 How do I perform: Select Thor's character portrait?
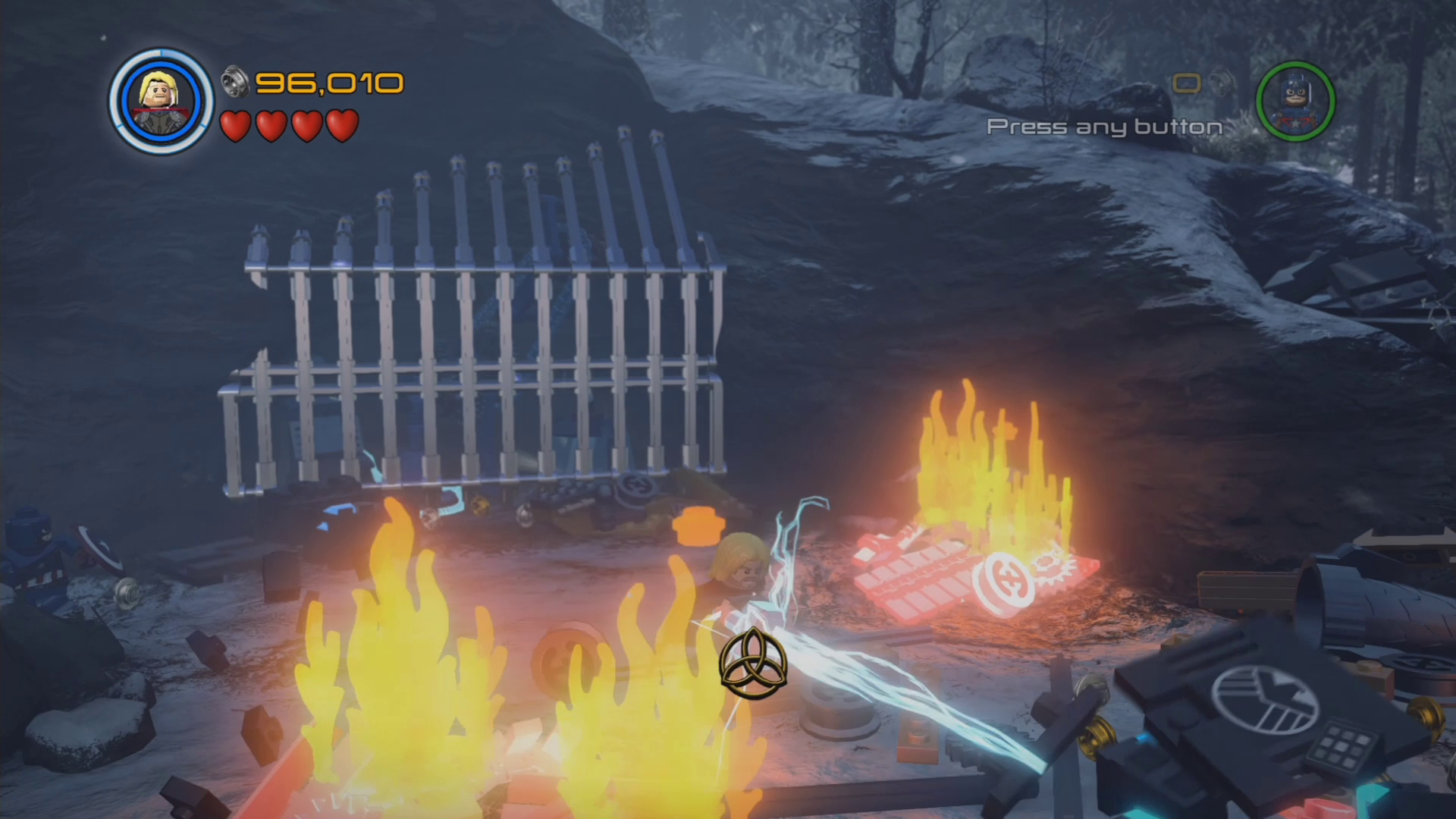(161, 101)
